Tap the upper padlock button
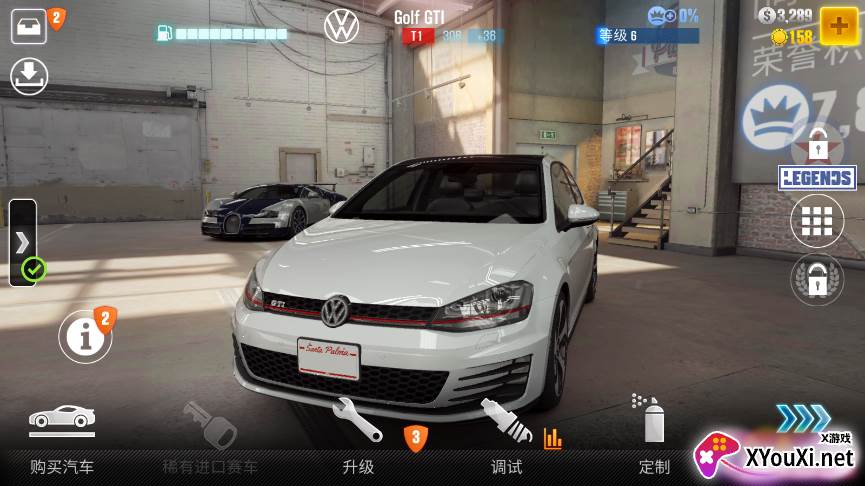865x486 pixels. tap(817, 145)
